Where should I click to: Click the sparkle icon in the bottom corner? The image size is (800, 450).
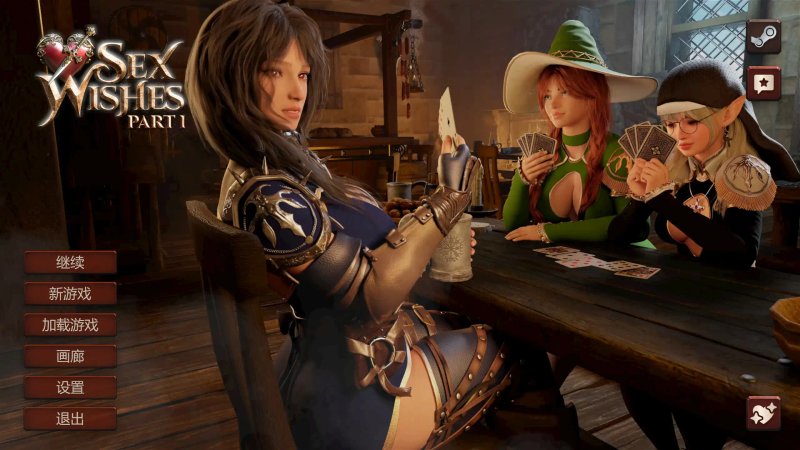coord(763,412)
